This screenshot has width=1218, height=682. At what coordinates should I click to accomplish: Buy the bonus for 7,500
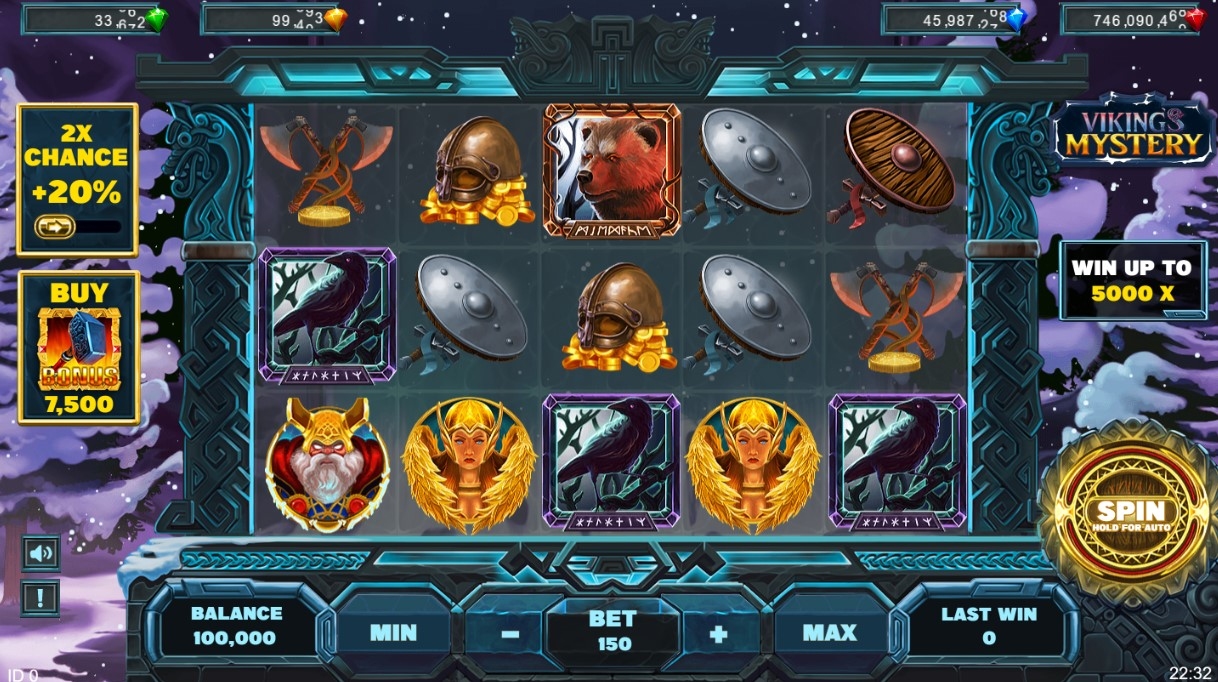[x=79, y=347]
